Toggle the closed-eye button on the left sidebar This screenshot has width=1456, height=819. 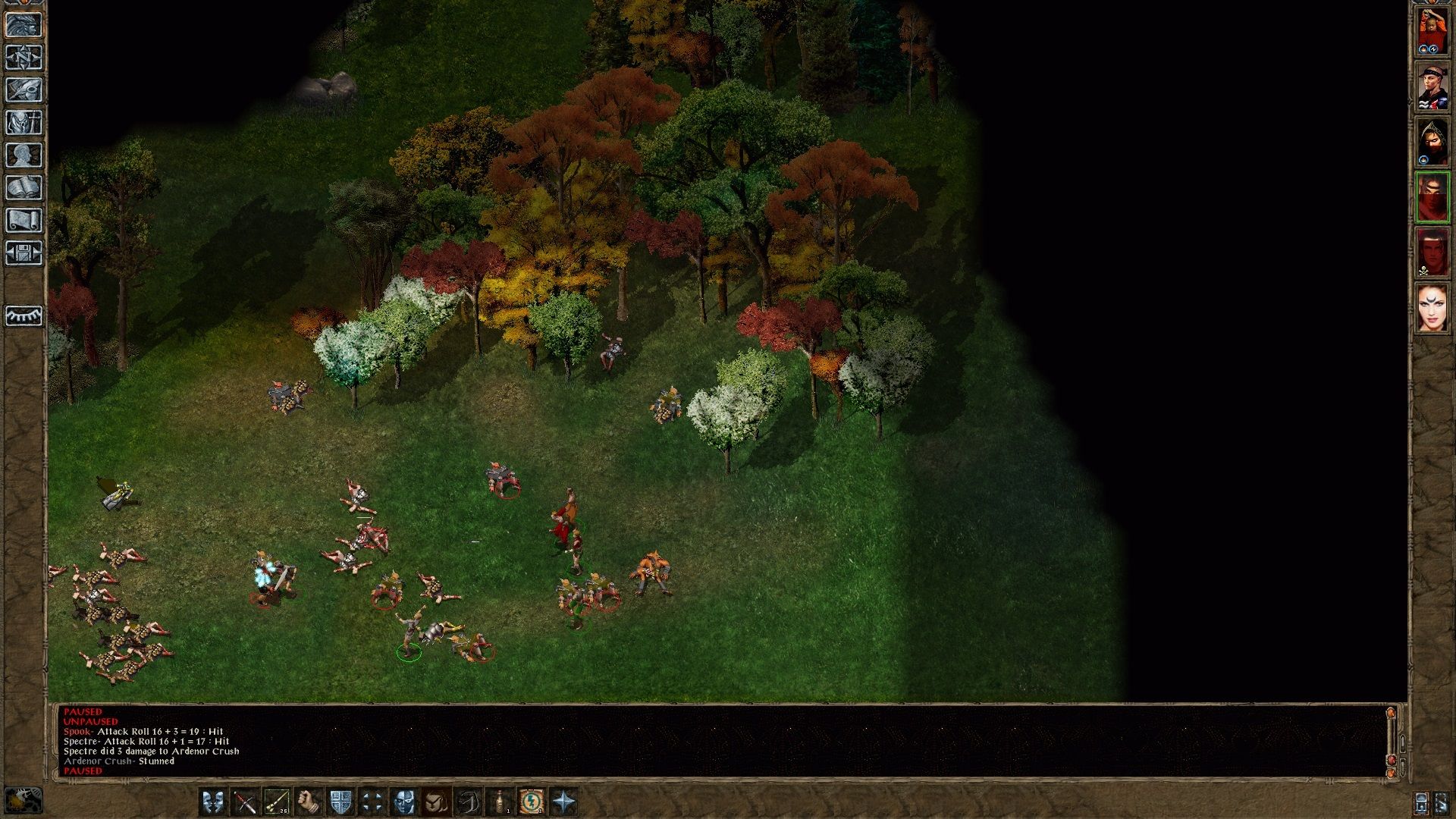pyautogui.click(x=24, y=315)
